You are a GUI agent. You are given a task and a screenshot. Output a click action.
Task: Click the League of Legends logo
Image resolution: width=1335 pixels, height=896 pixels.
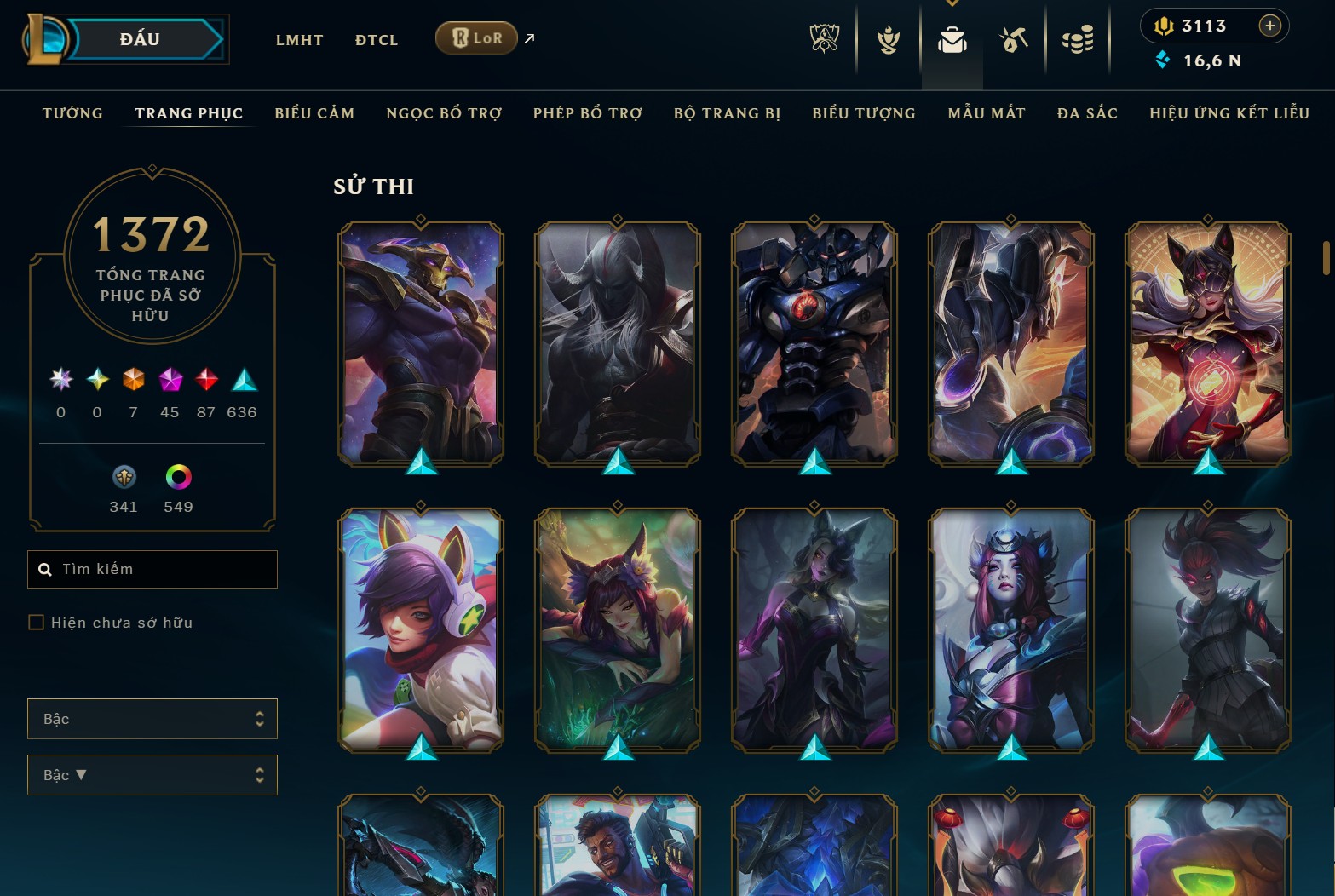tap(49, 38)
